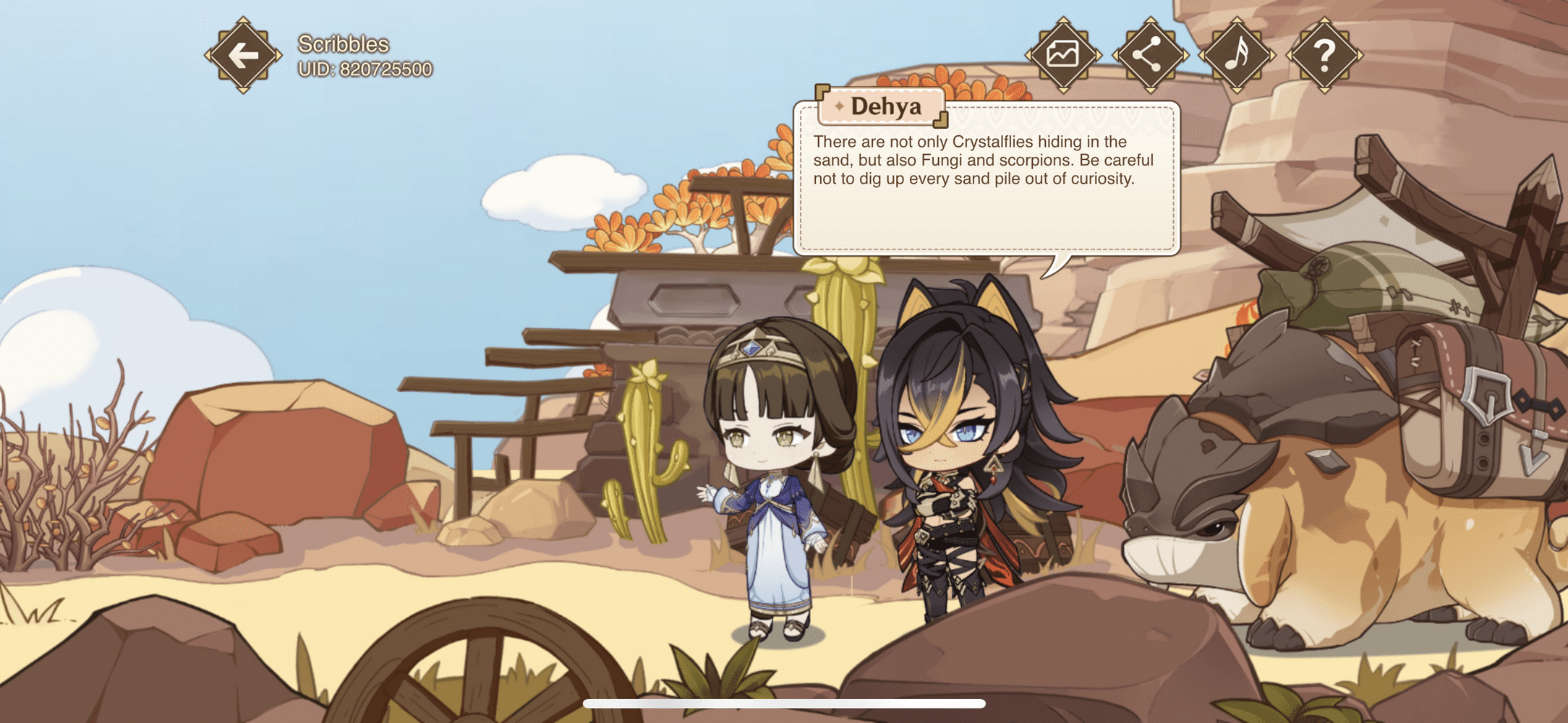Tap the diamond frame around the share icon
This screenshot has width=1568, height=723.
click(x=1150, y=54)
